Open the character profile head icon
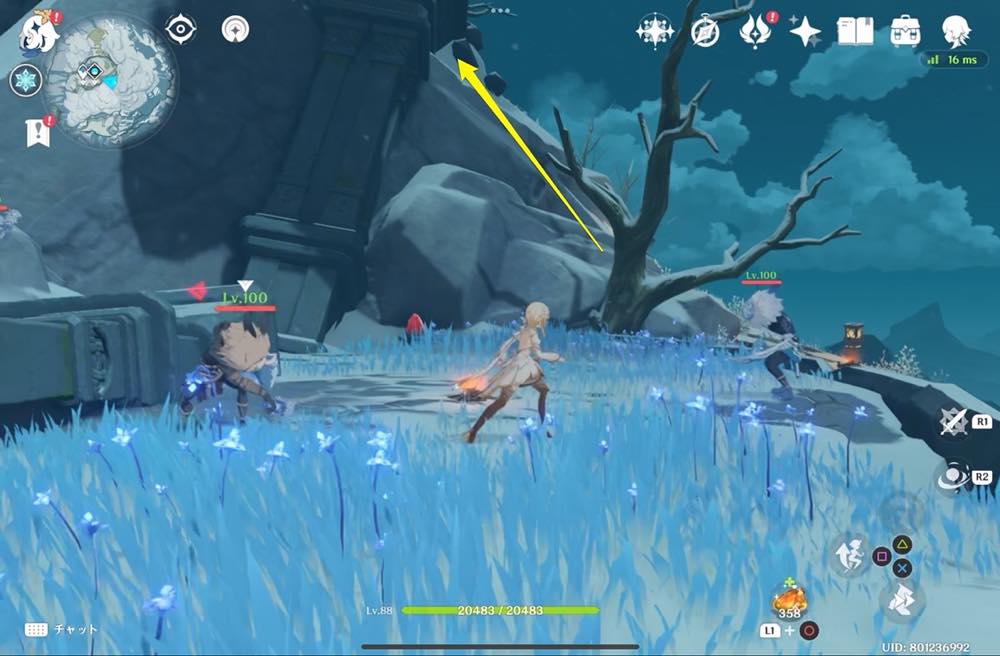This screenshot has height=656, width=1000. 957,31
